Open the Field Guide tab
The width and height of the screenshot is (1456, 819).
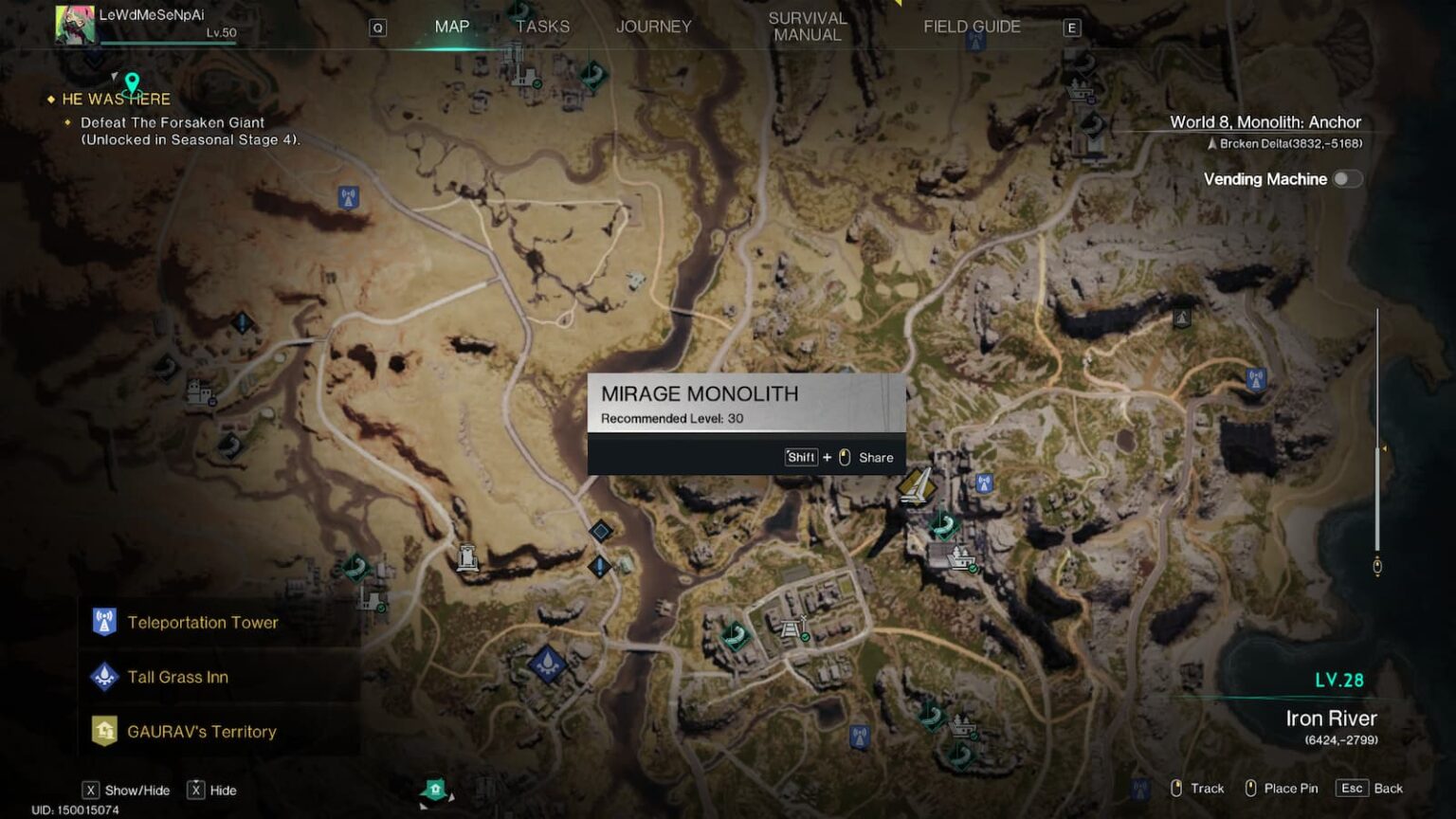(x=972, y=27)
